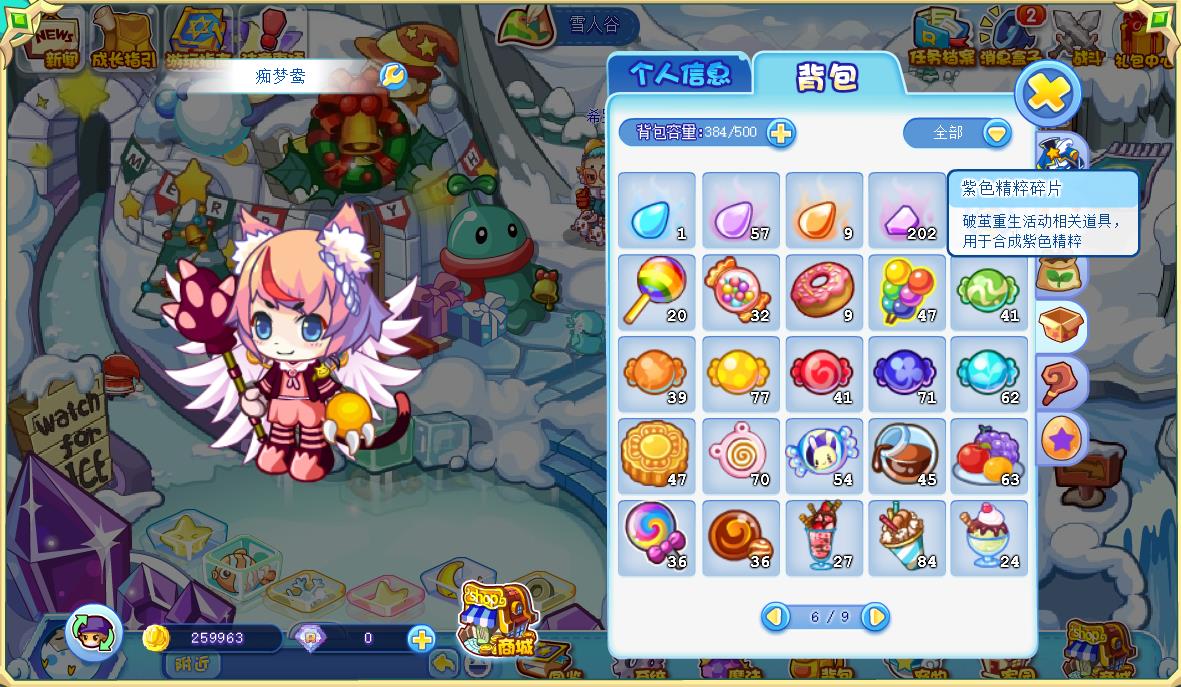Select the colorful balloon bunch slot
Viewport: 1181px width, 687px height.
tap(906, 291)
